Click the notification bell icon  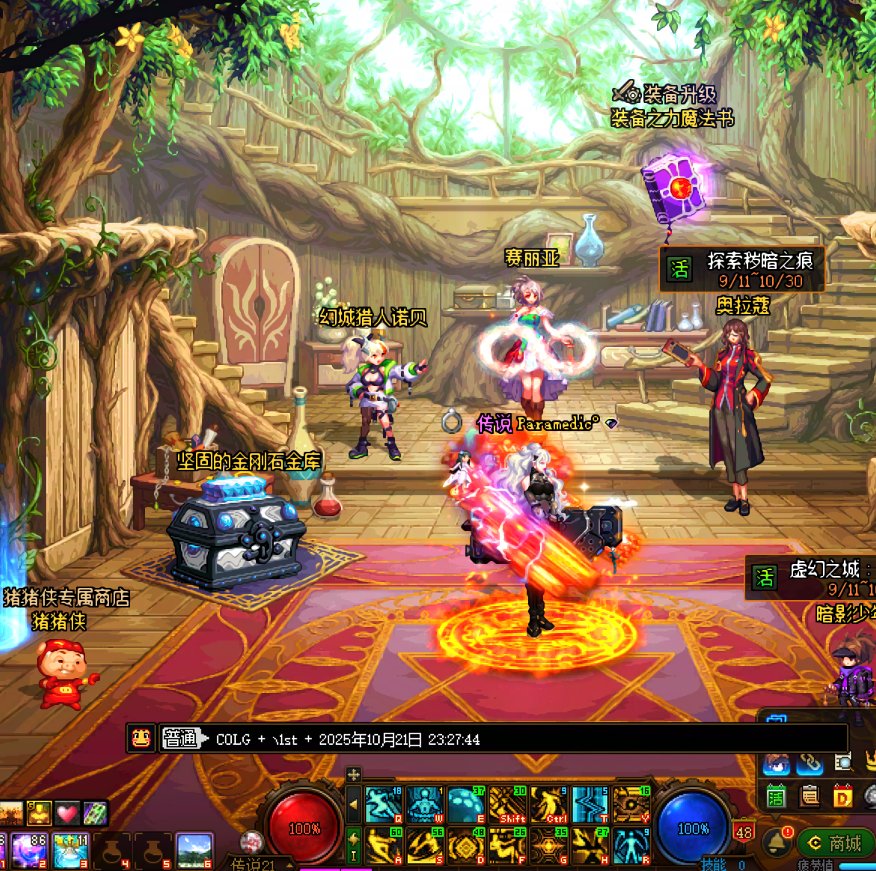[774, 842]
